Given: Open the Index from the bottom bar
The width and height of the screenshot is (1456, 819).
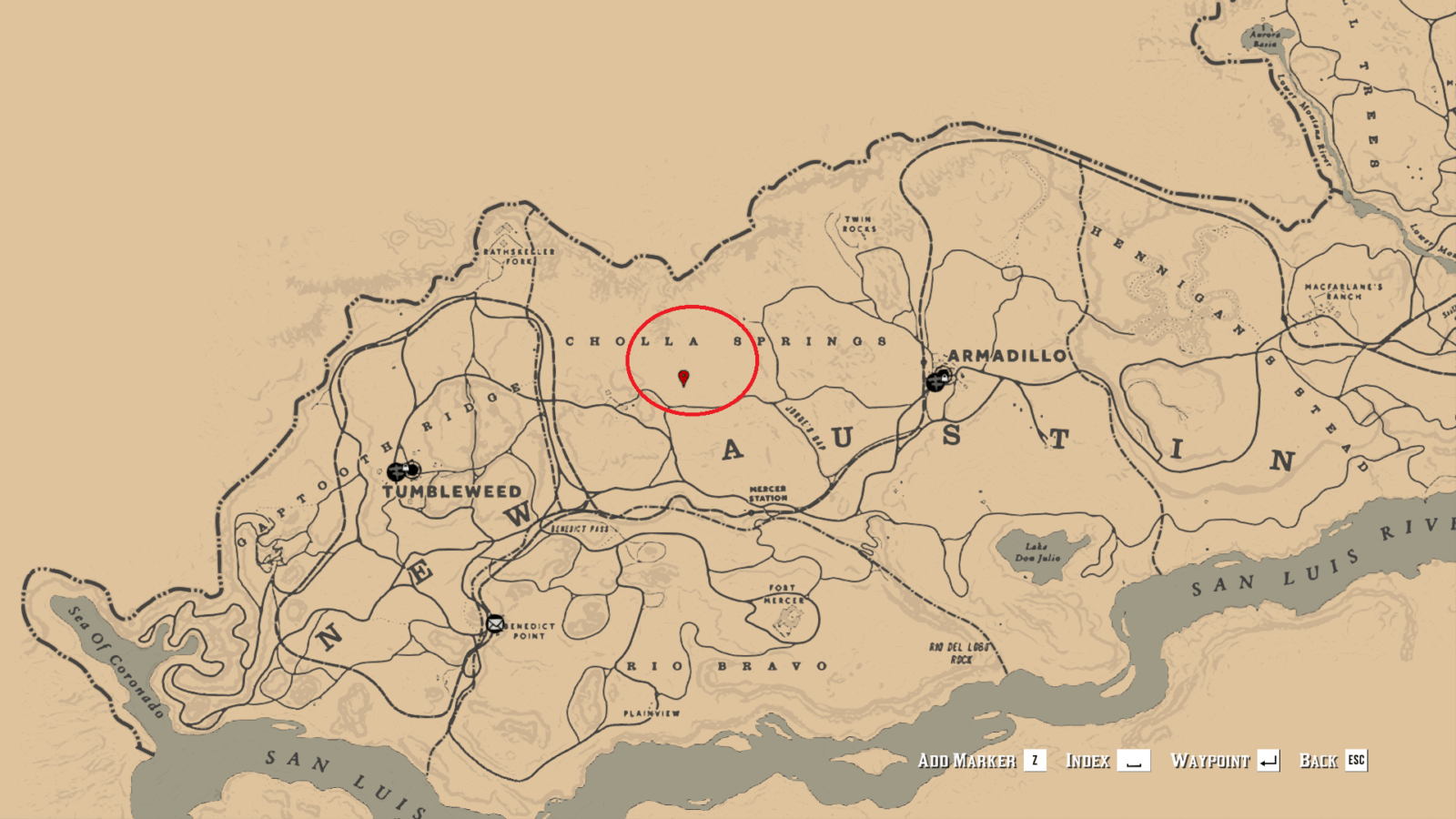Looking at the screenshot, I should 1089,761.
